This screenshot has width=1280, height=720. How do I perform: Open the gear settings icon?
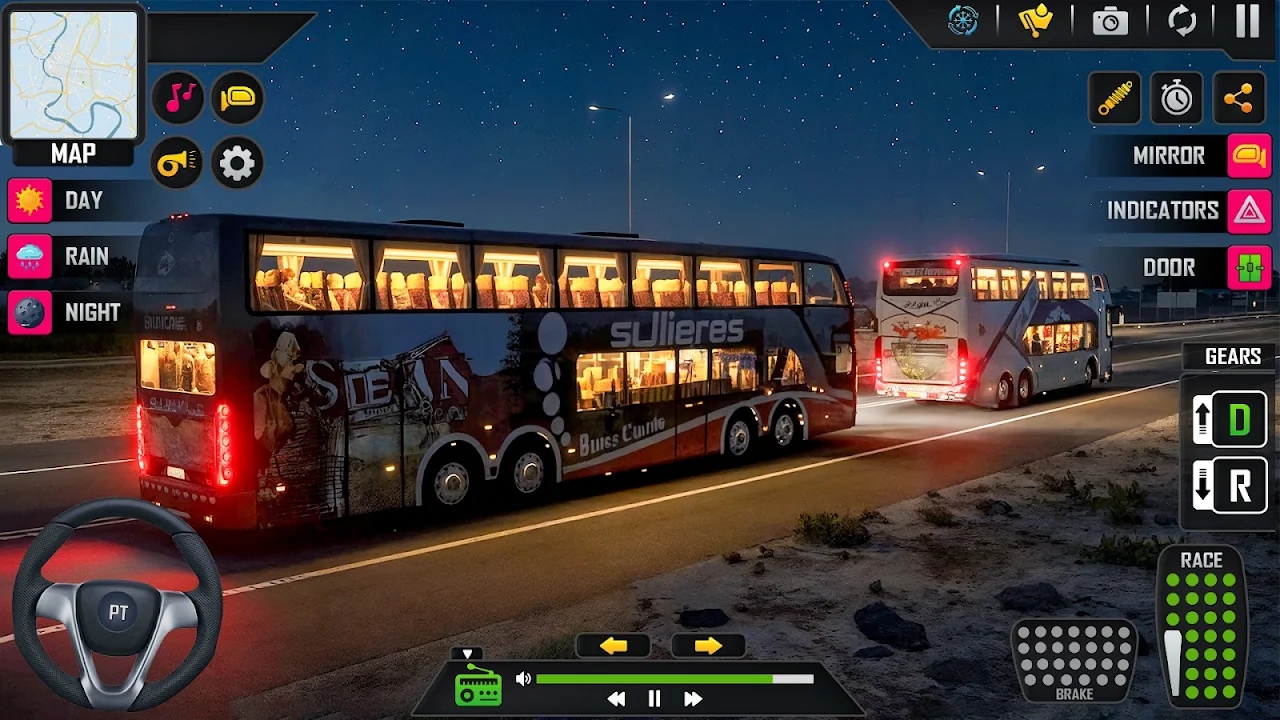(237, 163)
